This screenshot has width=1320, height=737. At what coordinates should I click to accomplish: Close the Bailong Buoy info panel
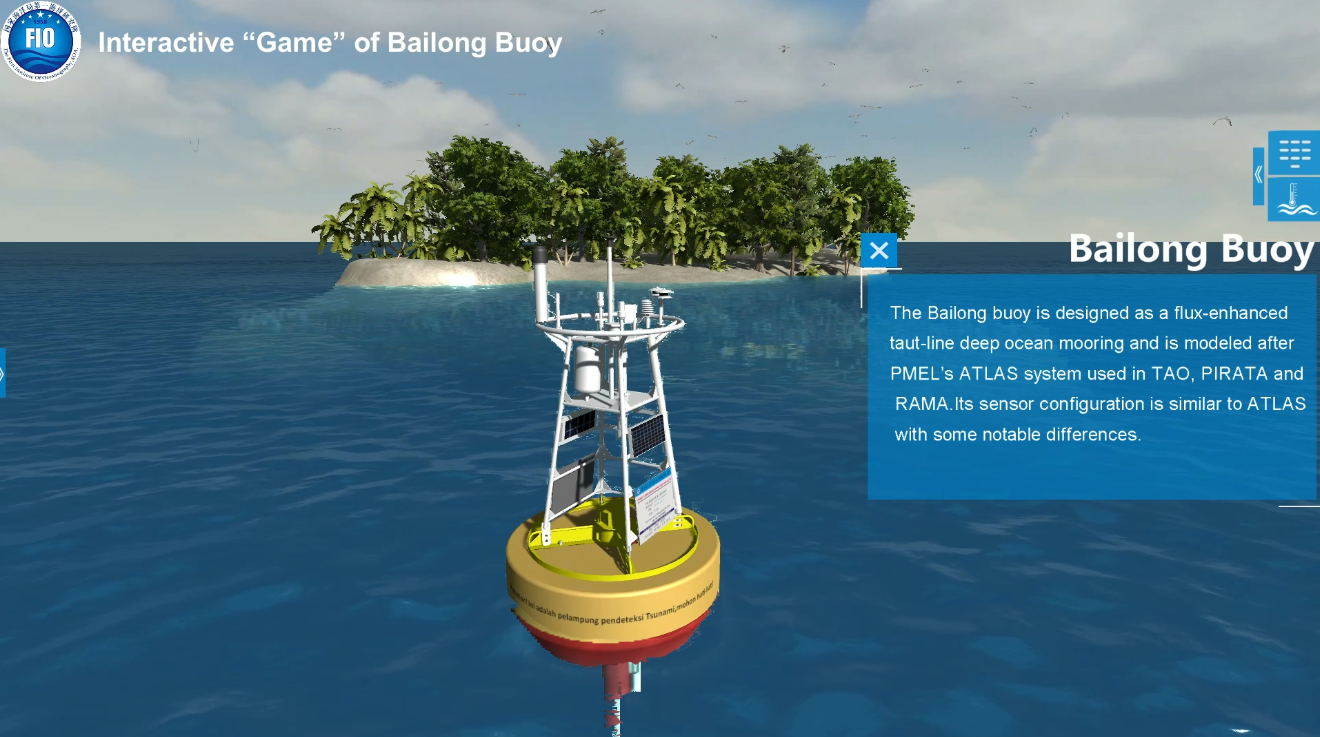point(878,250)
